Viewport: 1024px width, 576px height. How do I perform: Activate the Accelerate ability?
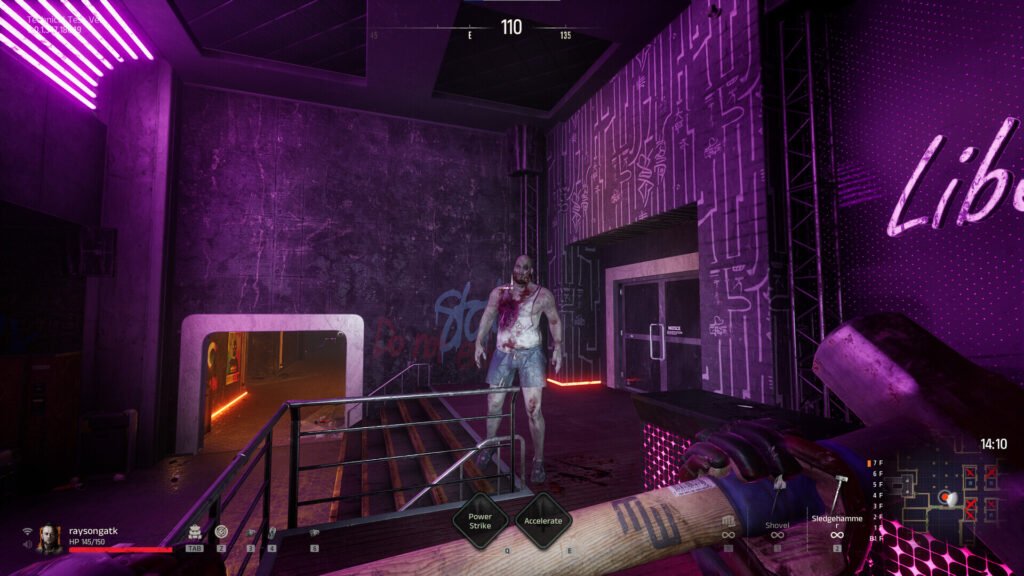click(x=543, y=520)
